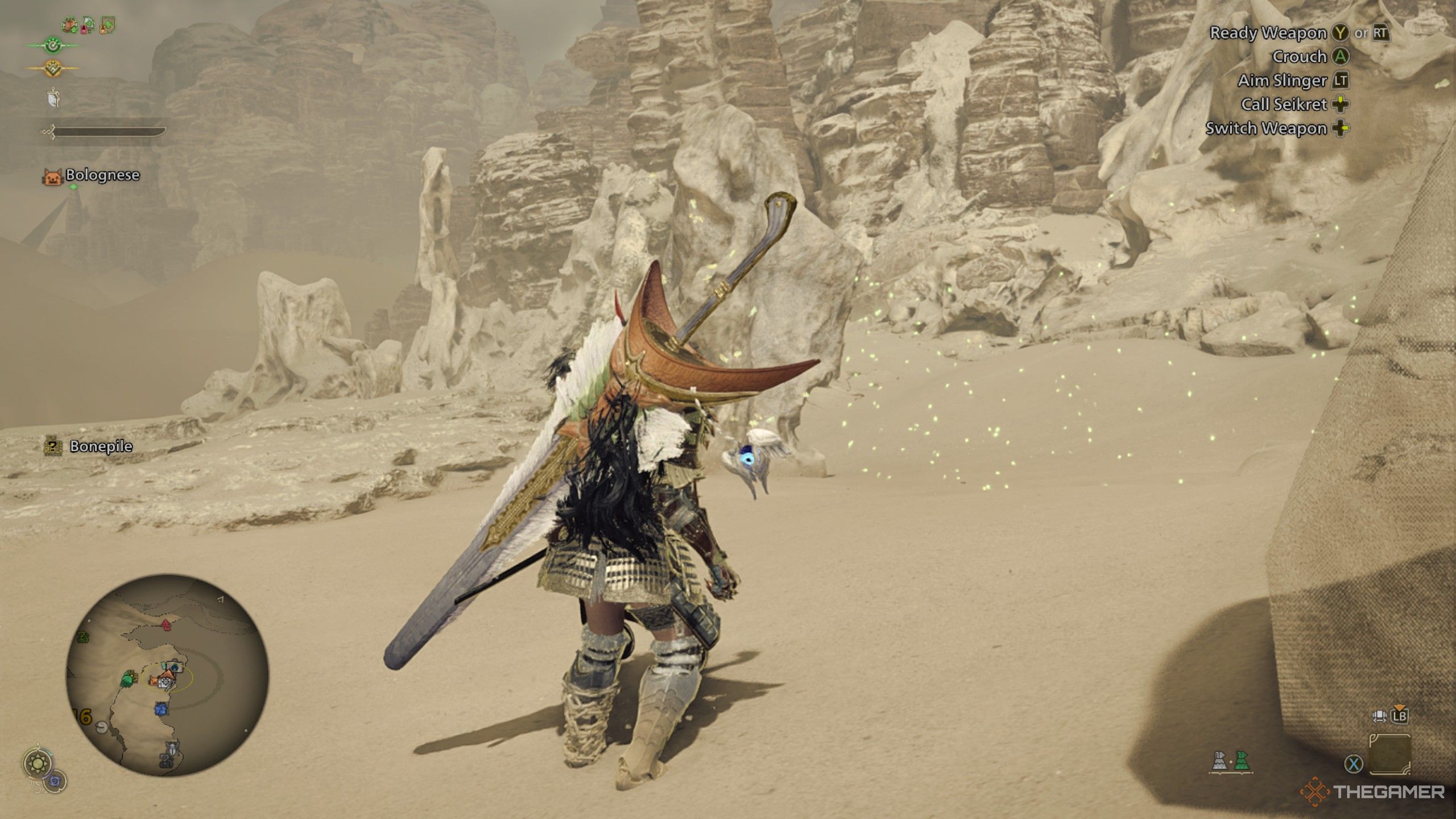The width and height of the screenshot is (1456, 819).
Task: Select the empty item bar slot
Action: [x=1389, y=754]
